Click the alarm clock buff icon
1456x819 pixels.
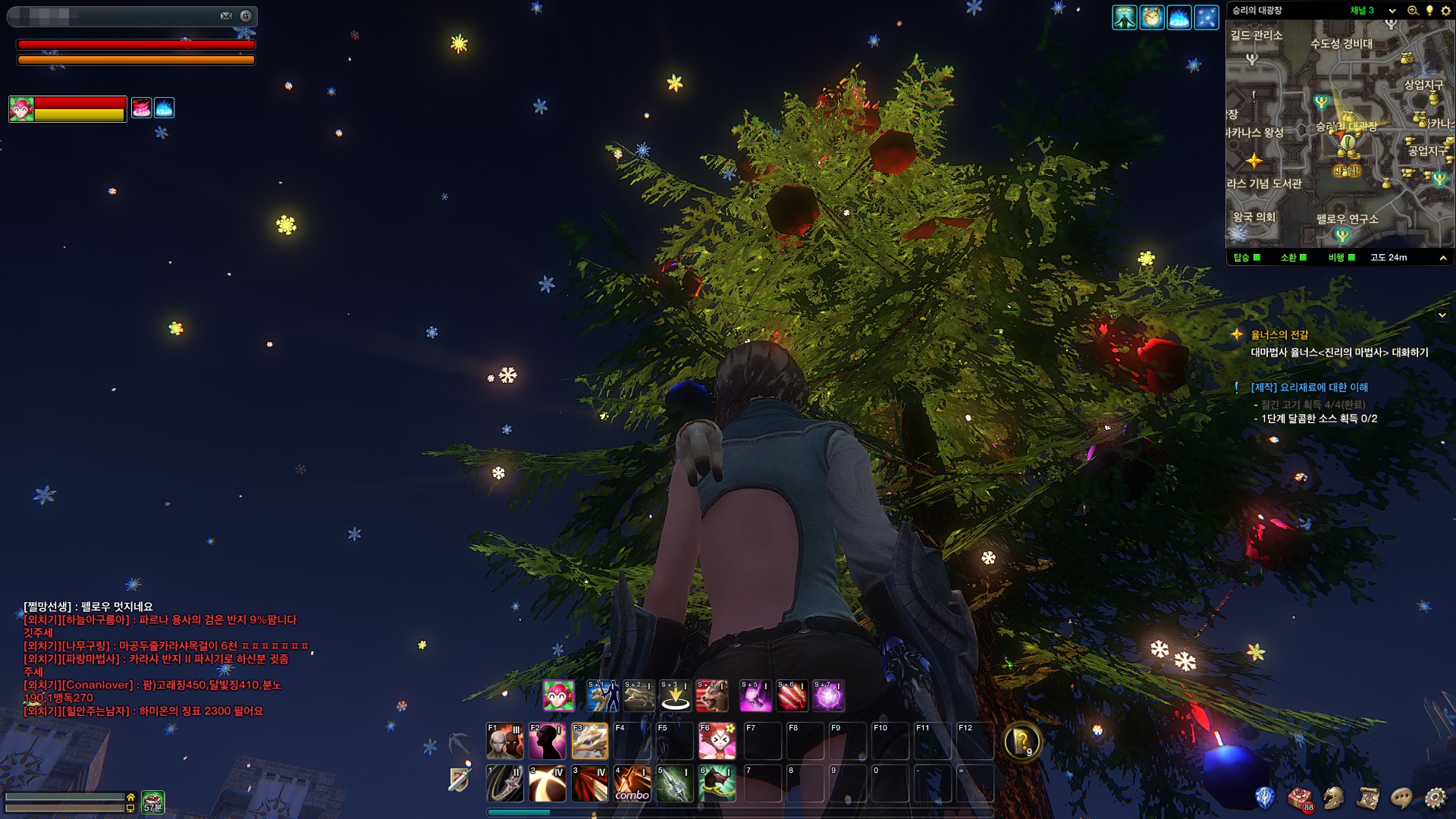1151,17
